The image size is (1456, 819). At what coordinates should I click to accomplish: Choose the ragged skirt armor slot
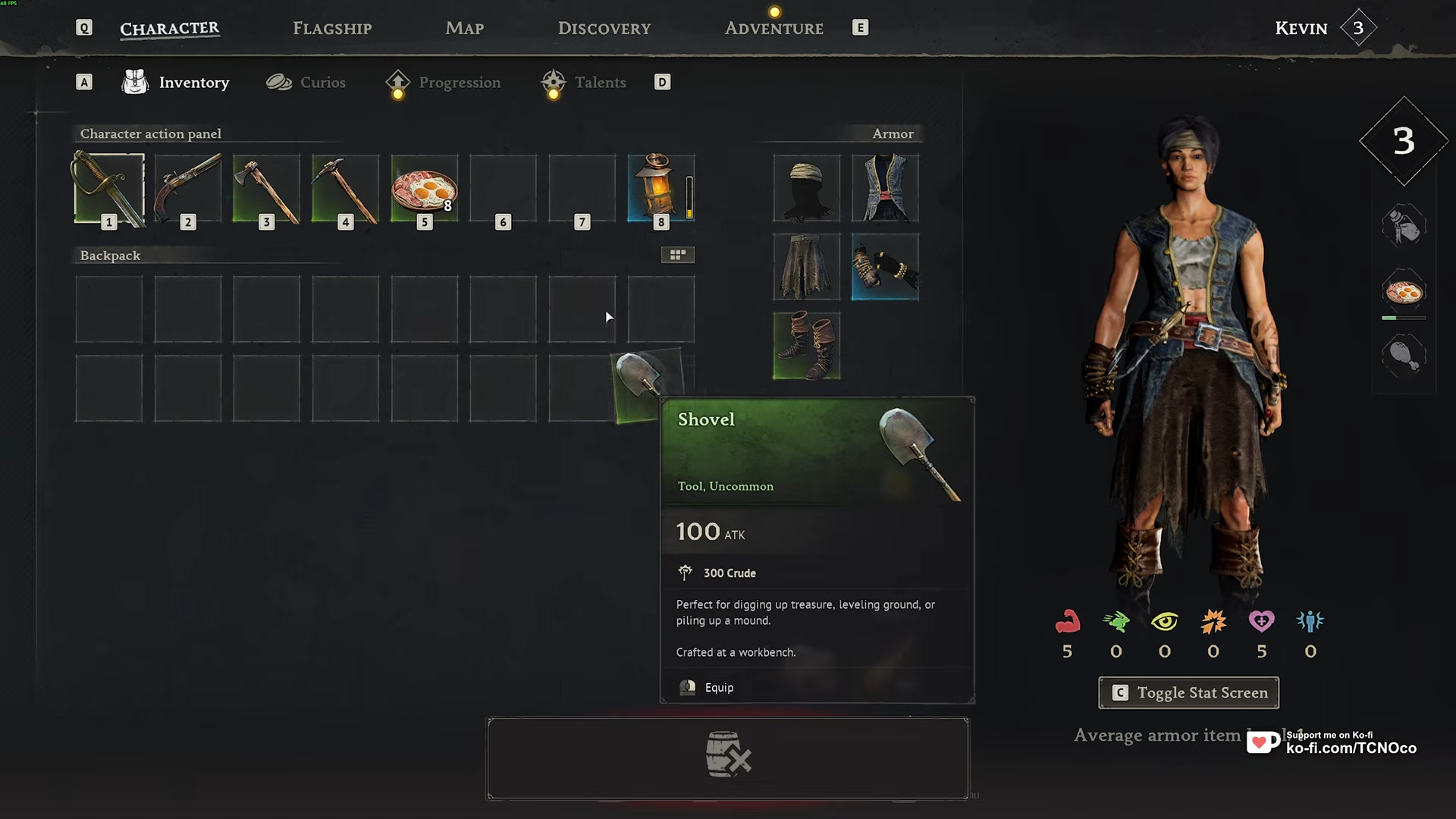pyautogui.click(x=806, y=267)
